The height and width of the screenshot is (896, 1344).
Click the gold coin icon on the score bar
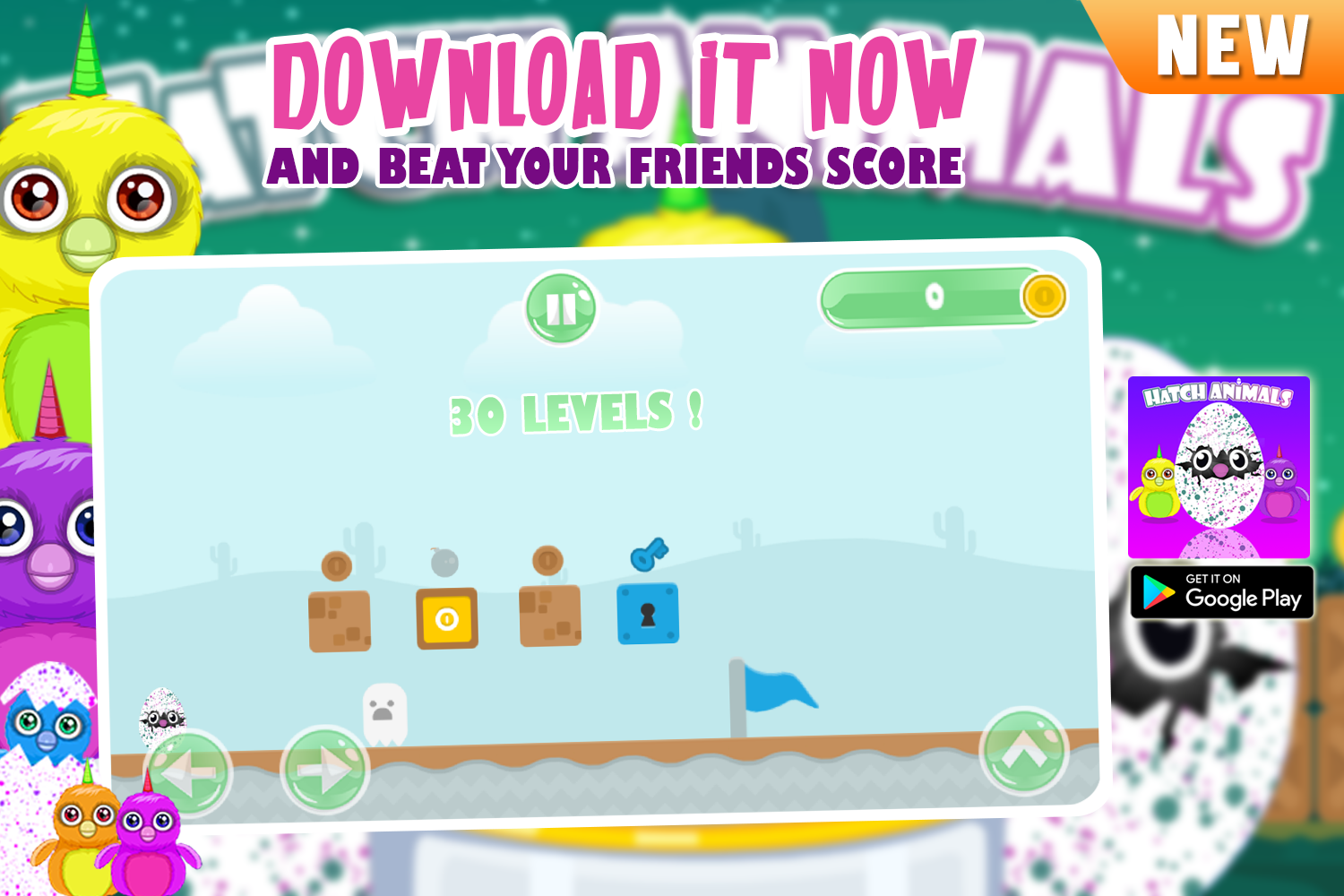[x=1044, y=297]
